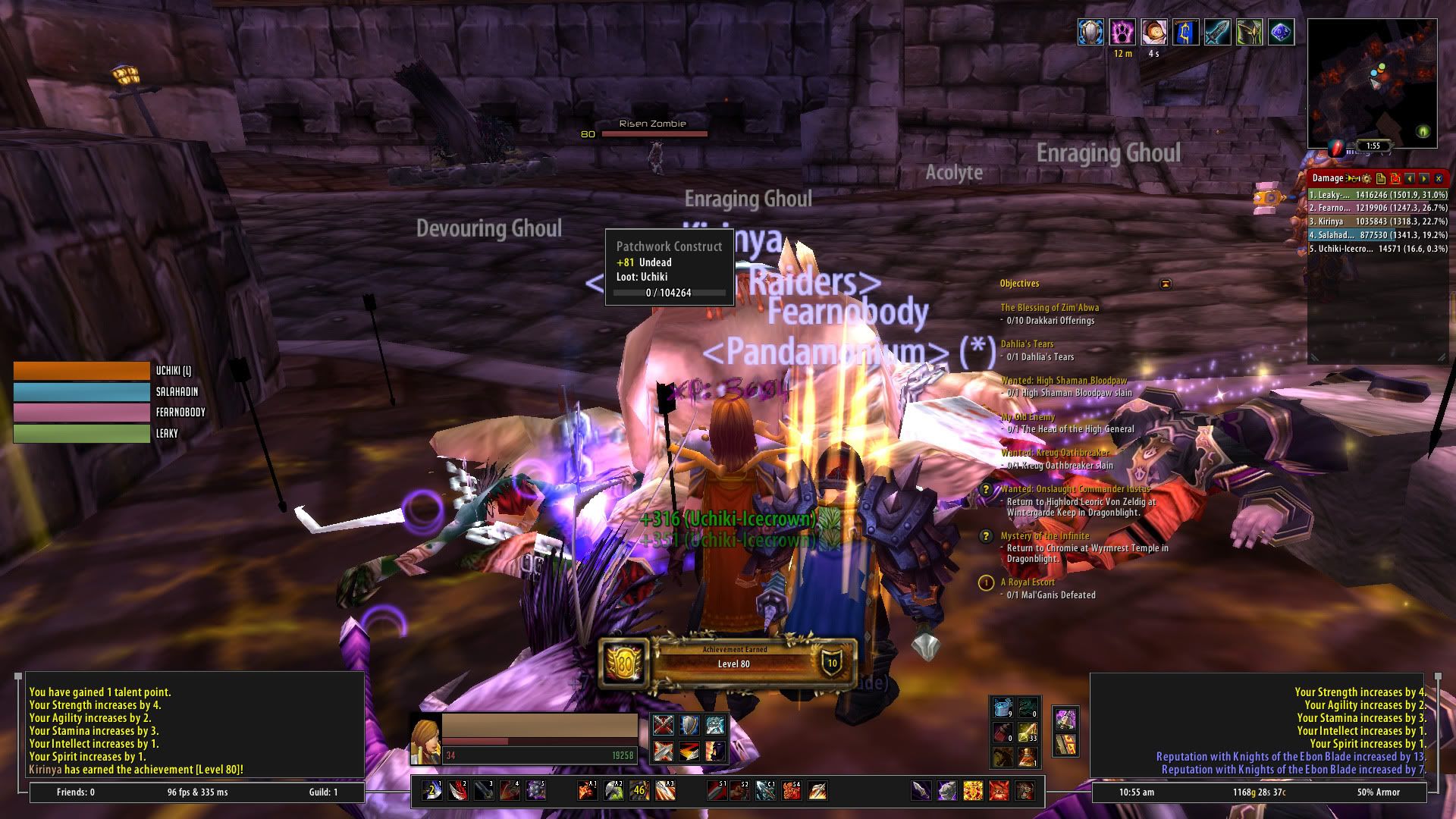
Task: Go to next damage meter mode arrow
Action: tap(1424, 178)
